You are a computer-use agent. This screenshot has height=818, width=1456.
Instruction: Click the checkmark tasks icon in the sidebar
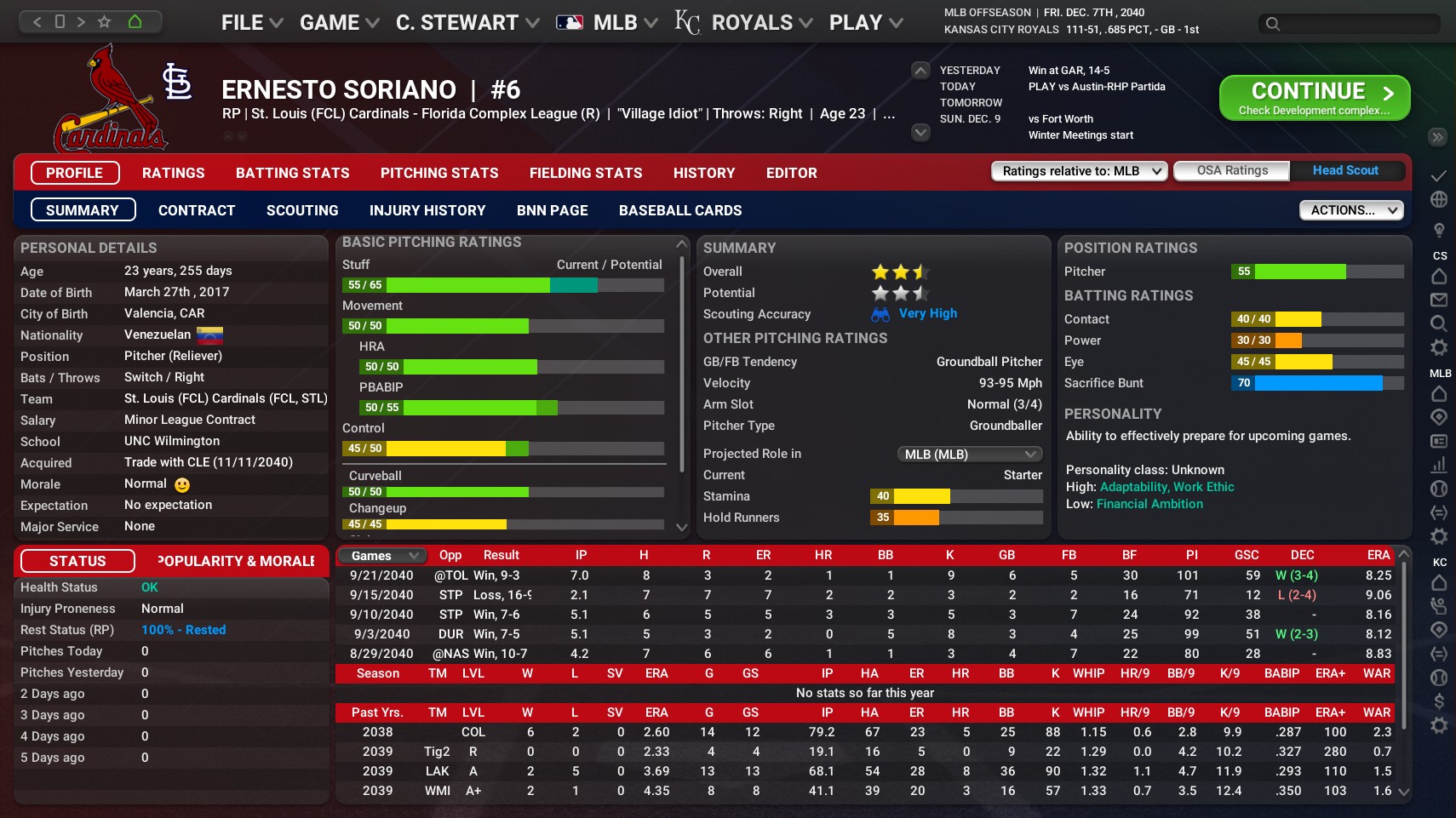pos(1439,175)
